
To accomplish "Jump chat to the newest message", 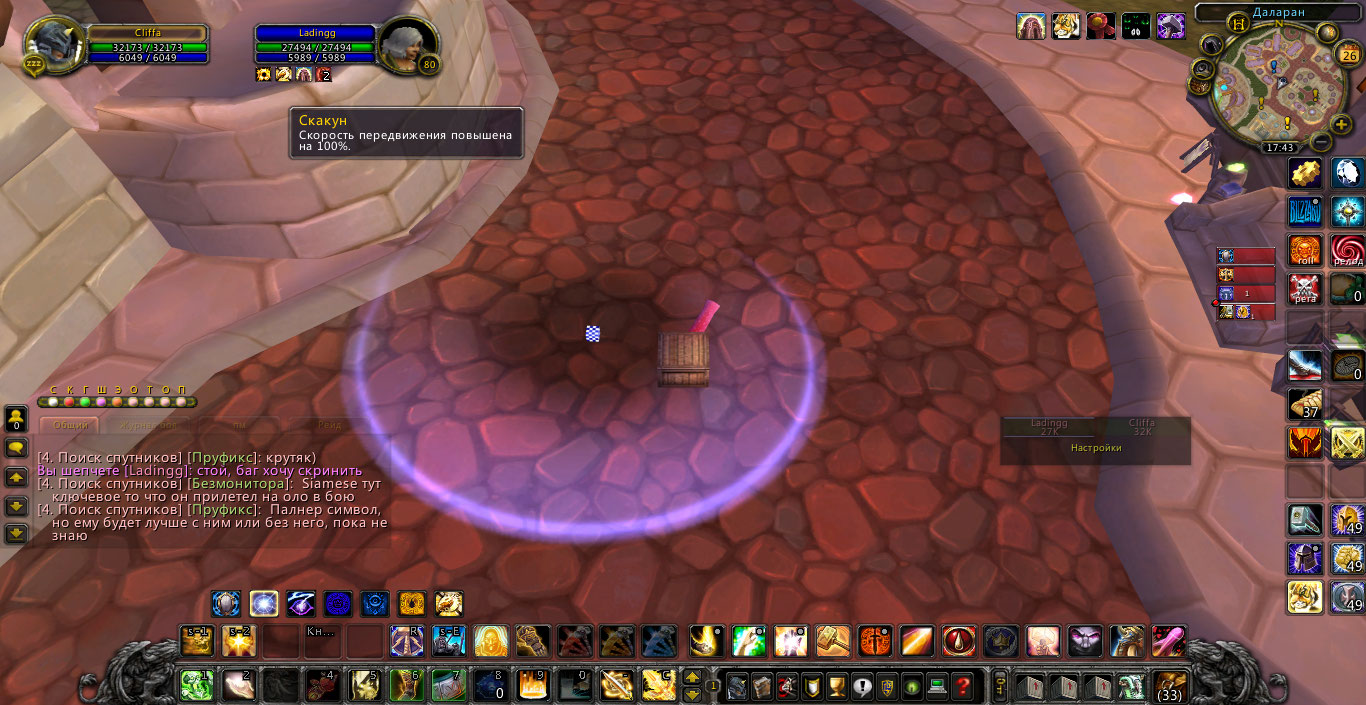I will (16, 534).
